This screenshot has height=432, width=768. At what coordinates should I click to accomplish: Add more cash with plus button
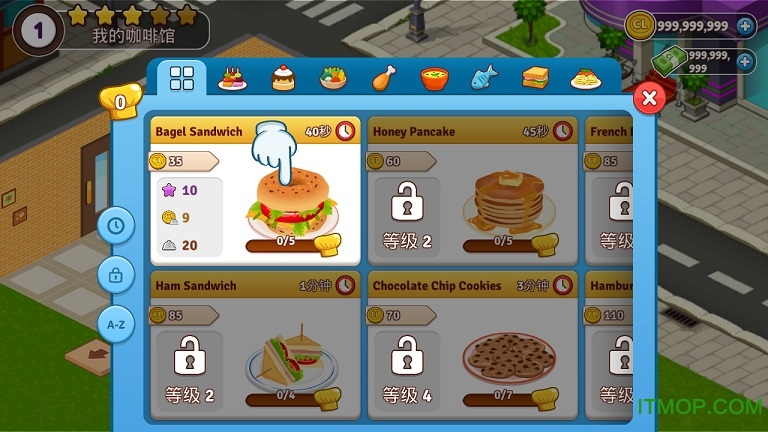(x=745, y=62)
